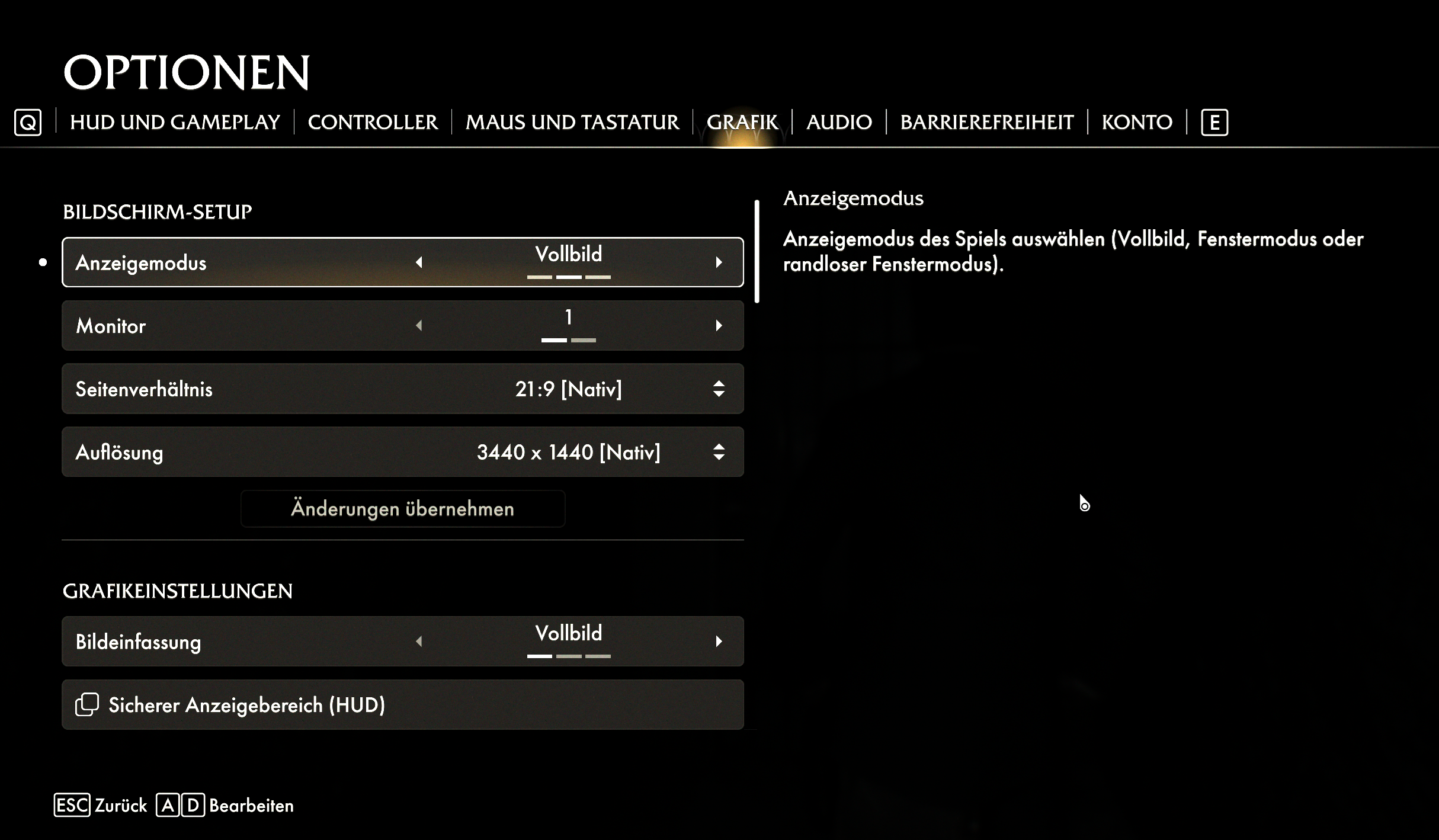Click the ESC Zurück key icon
Viewport: 1439px width, 840px height.
click(x=73, y=806)
